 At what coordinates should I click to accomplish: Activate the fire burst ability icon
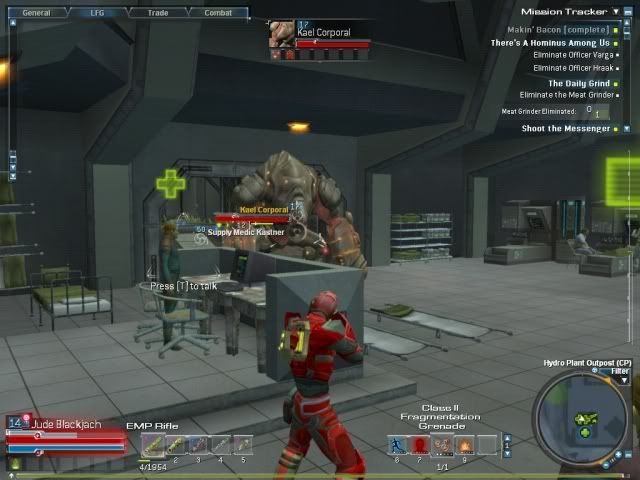click(464, 445)
